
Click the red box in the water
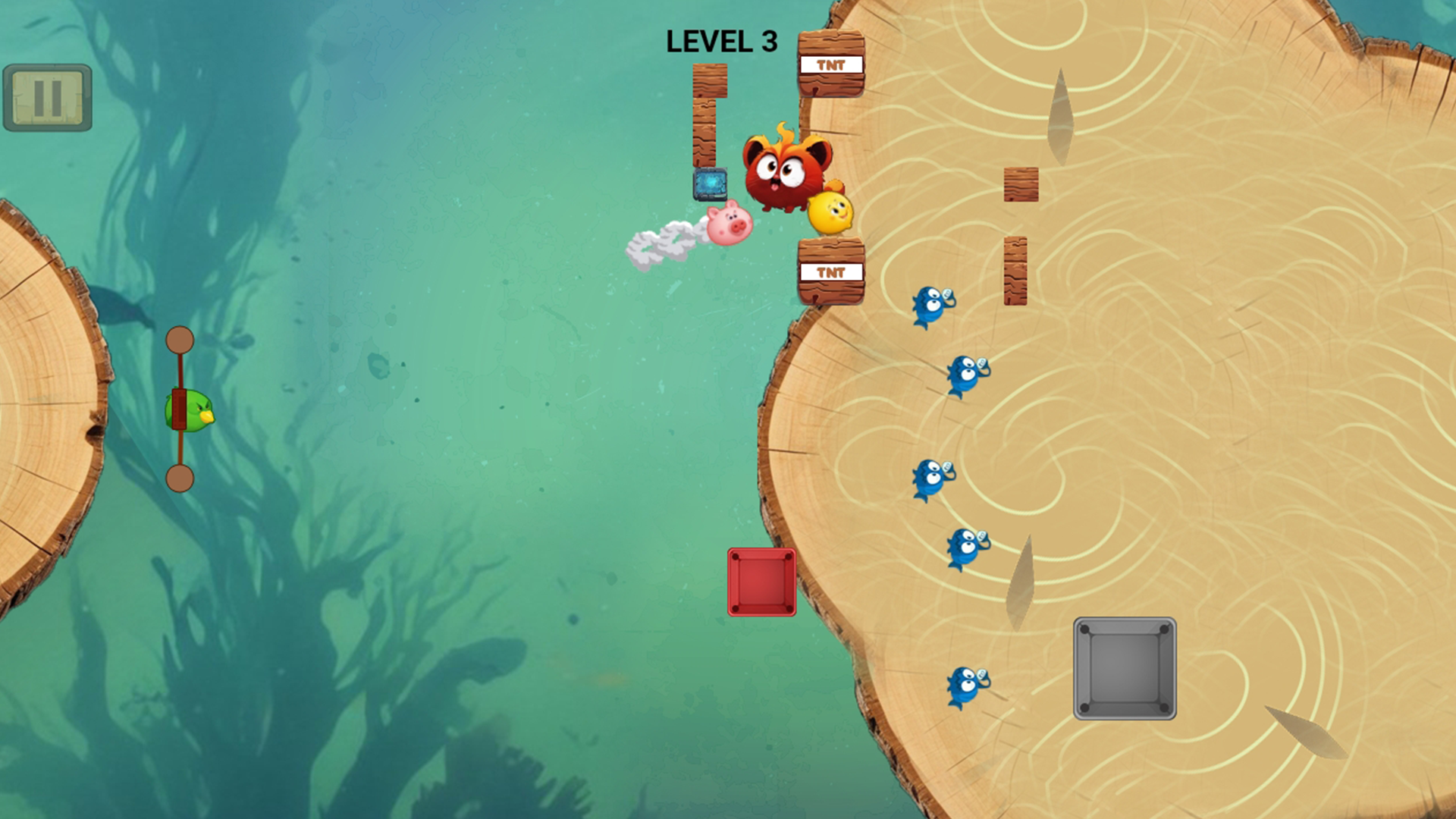click(762, 582)
